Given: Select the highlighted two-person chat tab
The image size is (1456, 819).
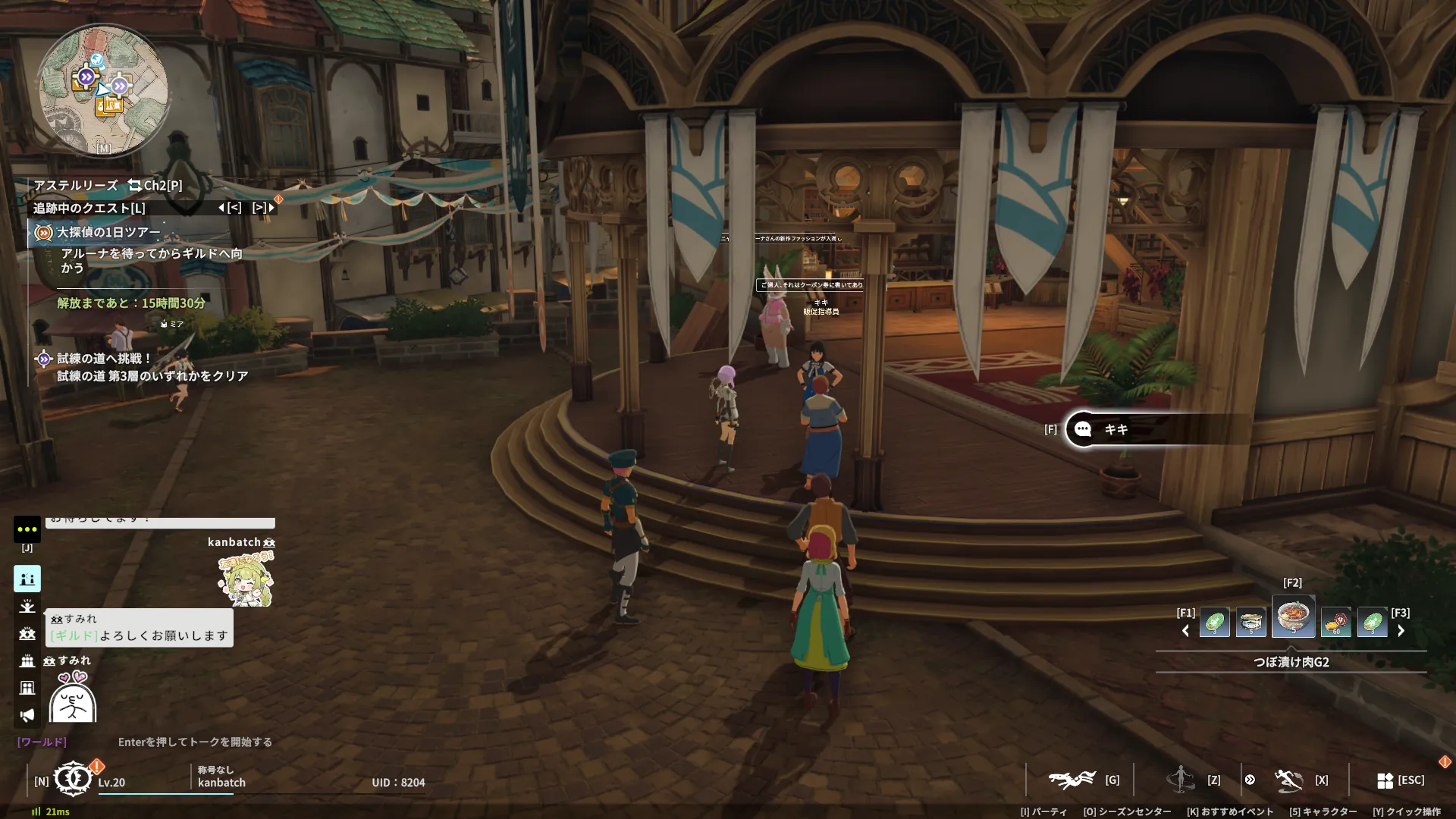Looking at the screenshot, I should pos(27,579).
